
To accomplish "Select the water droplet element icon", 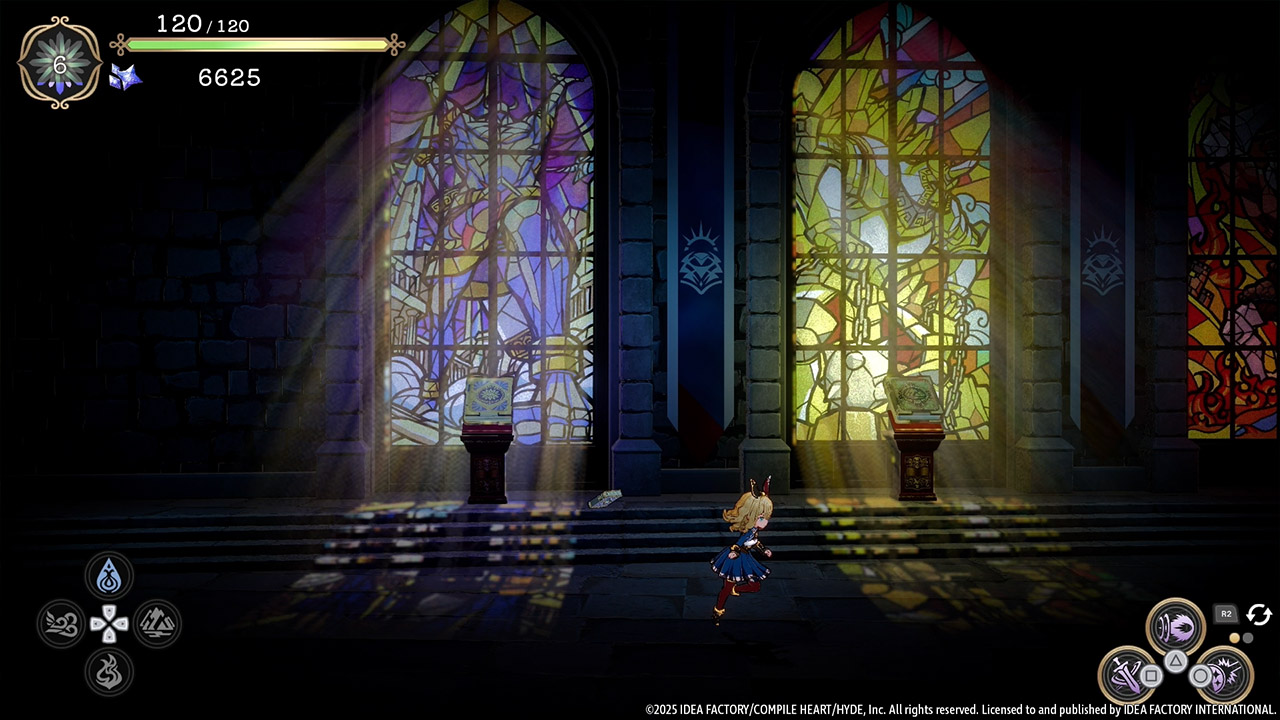I will click(x=109, y=576).
